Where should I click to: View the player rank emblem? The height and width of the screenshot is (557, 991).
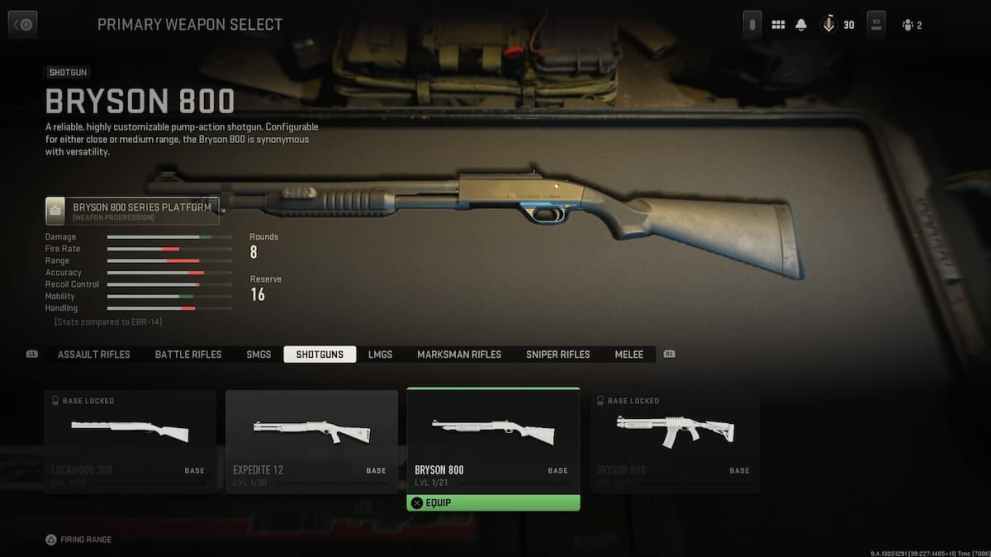pos(829,25)
